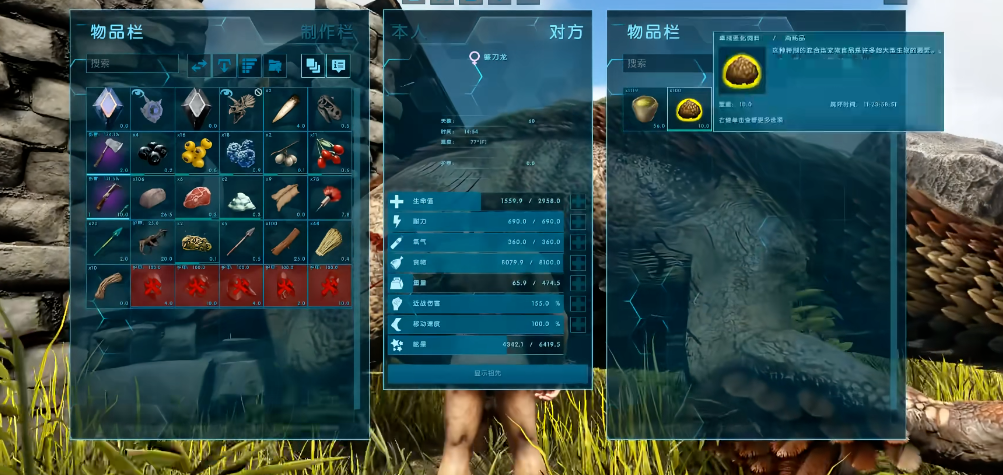Open the folder view button
The image size is (1003, 475).
pos(275,65)
